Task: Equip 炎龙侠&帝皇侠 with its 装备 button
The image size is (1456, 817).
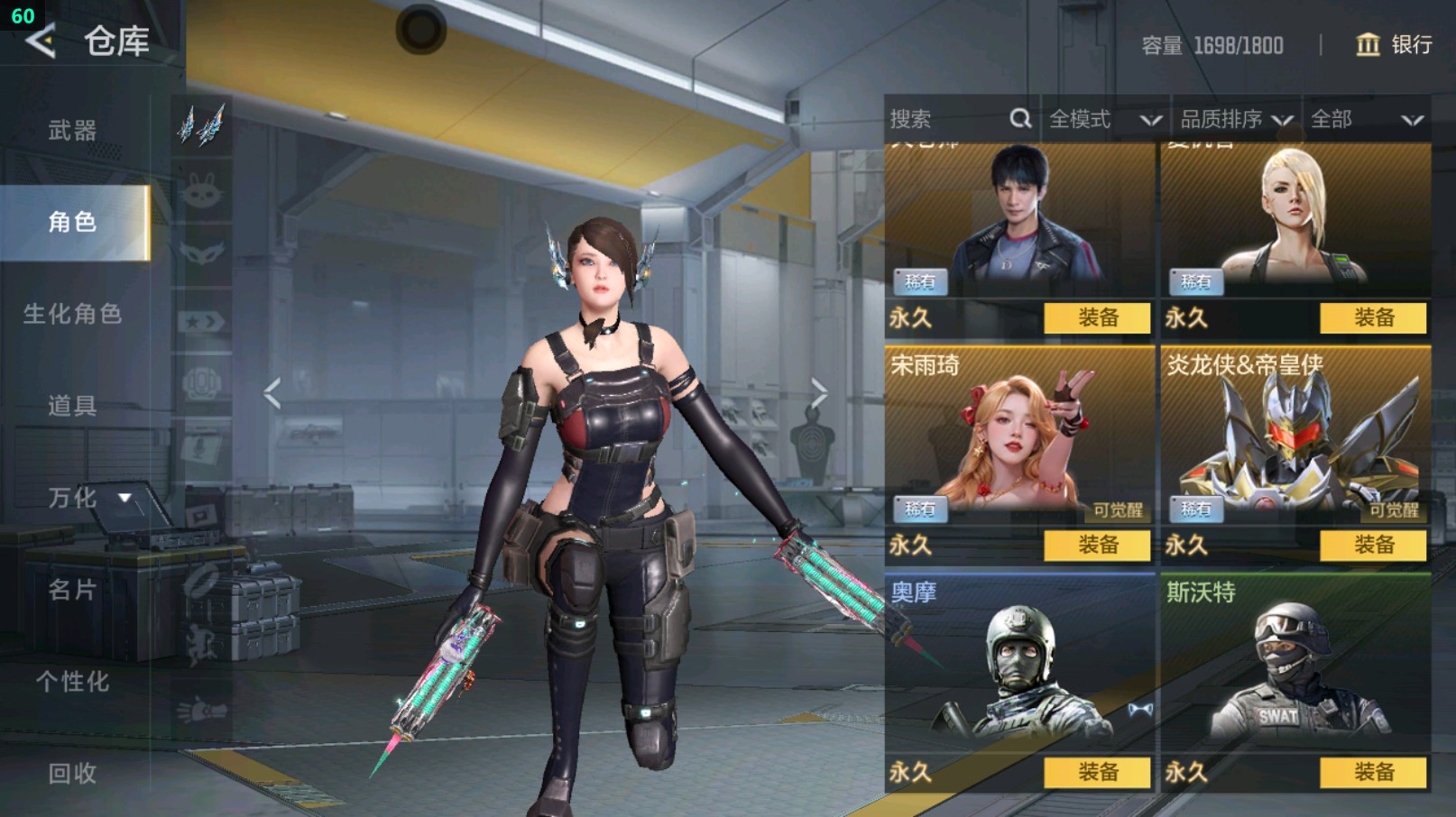Action: (1373, 545)
